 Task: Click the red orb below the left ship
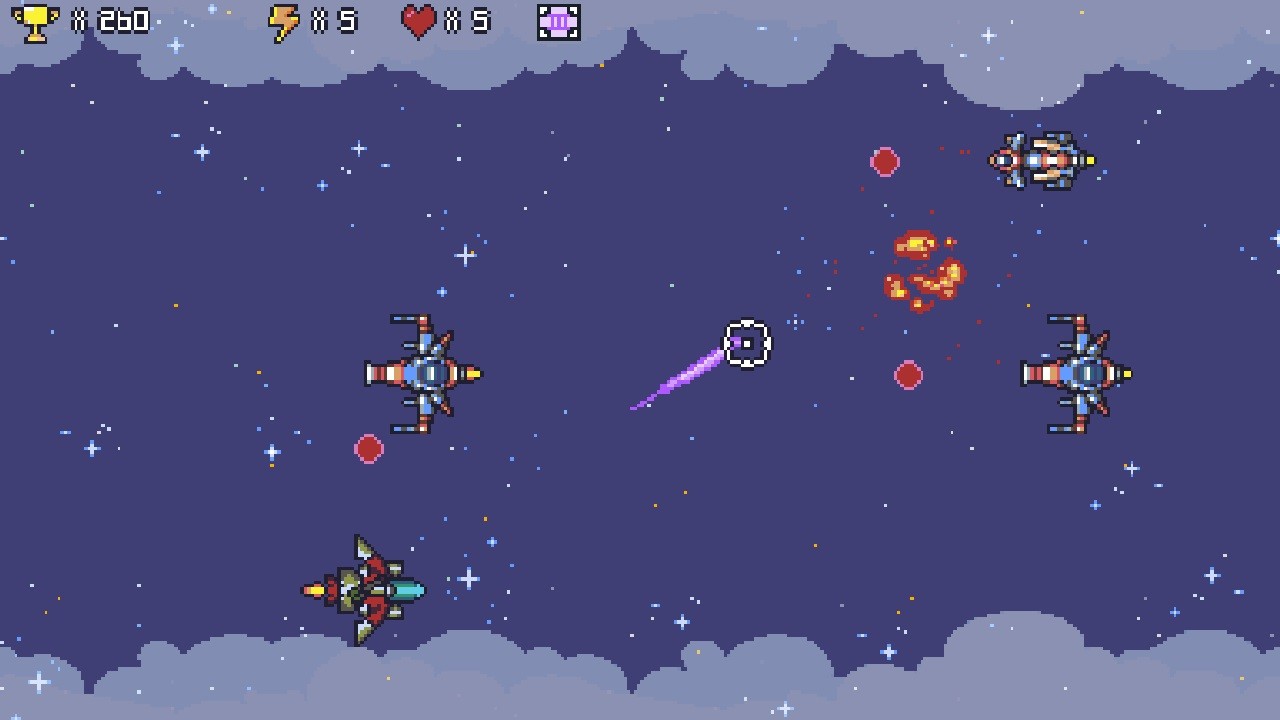coord(368,449)
